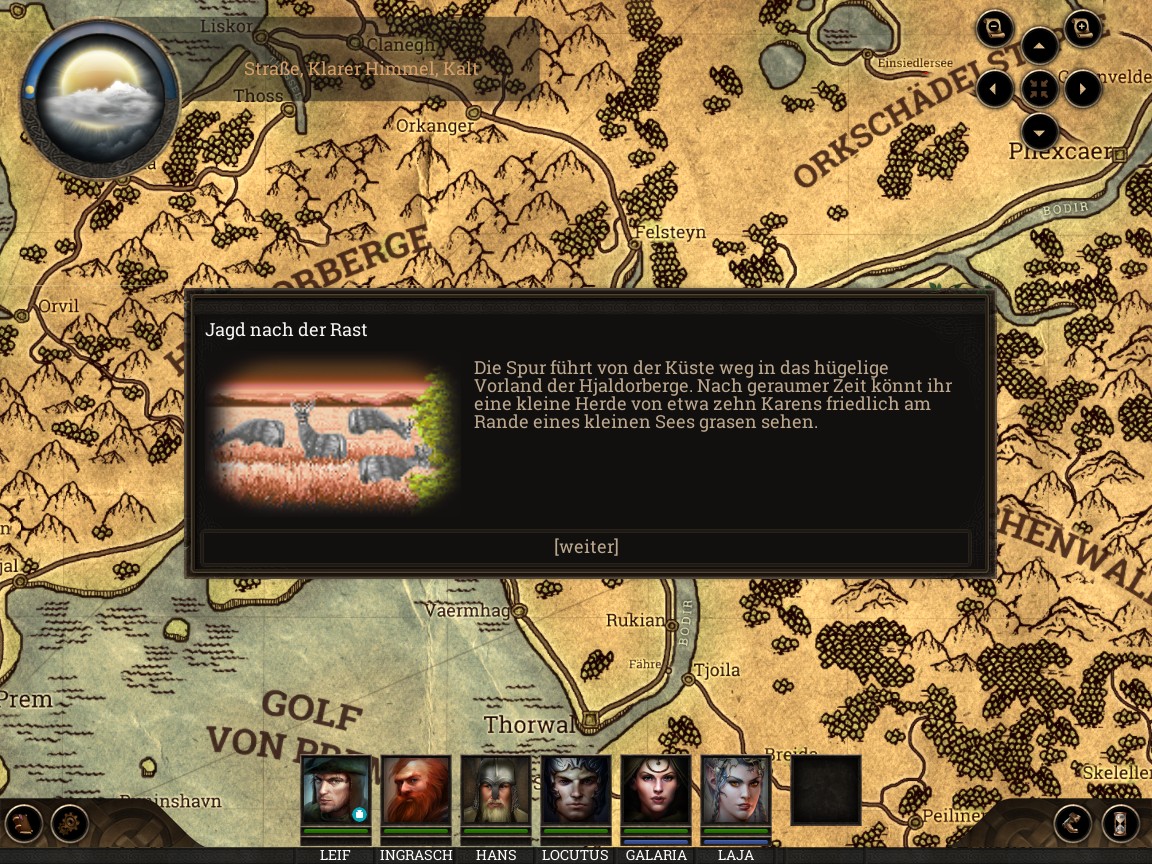Center the map with the four-arrows button
This screenshot has height=864, width=1152.
1040,89
